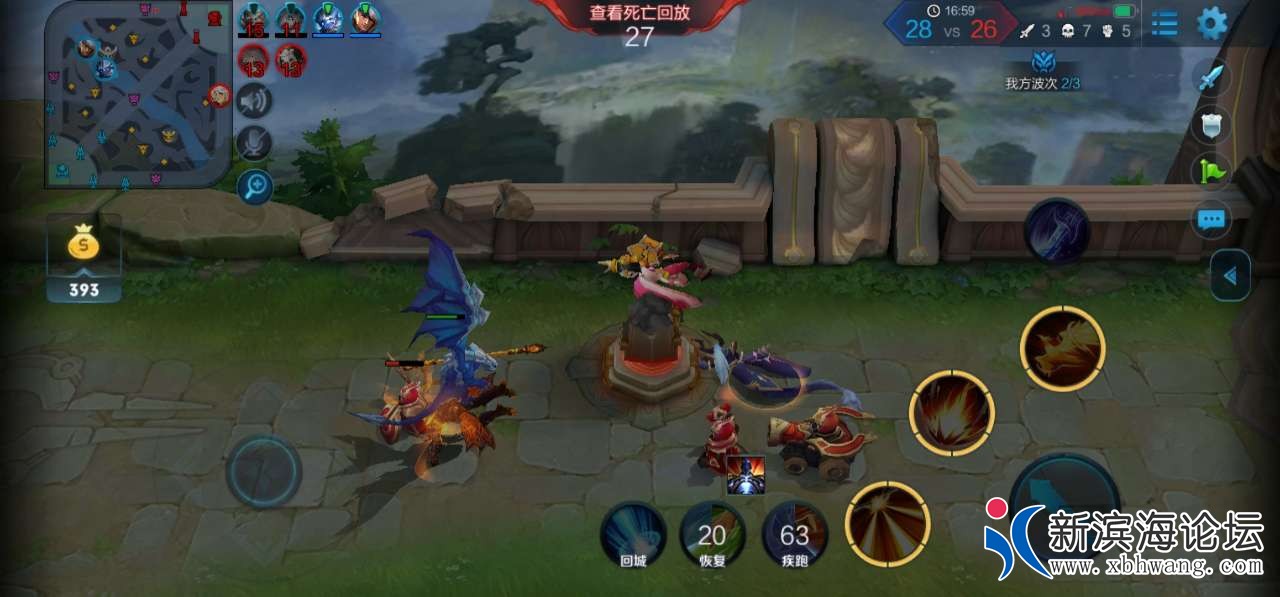Screen dimensions: 1280x597
Task: Send the shield retreat signal
Action: pyautogui.click(x=1211, y=124)
